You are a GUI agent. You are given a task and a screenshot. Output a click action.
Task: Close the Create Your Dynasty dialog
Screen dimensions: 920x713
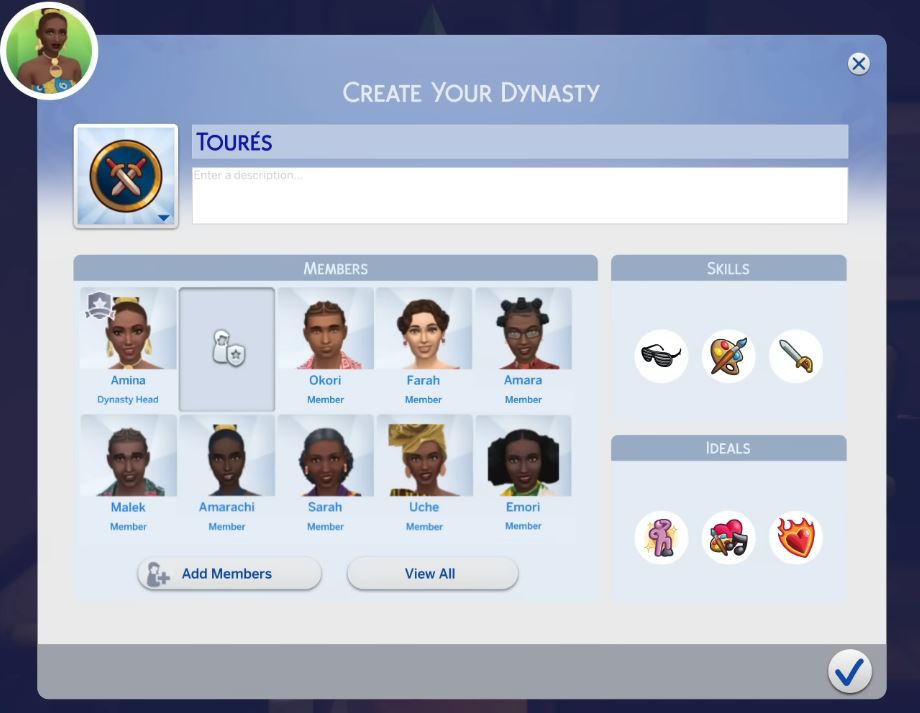858,64
